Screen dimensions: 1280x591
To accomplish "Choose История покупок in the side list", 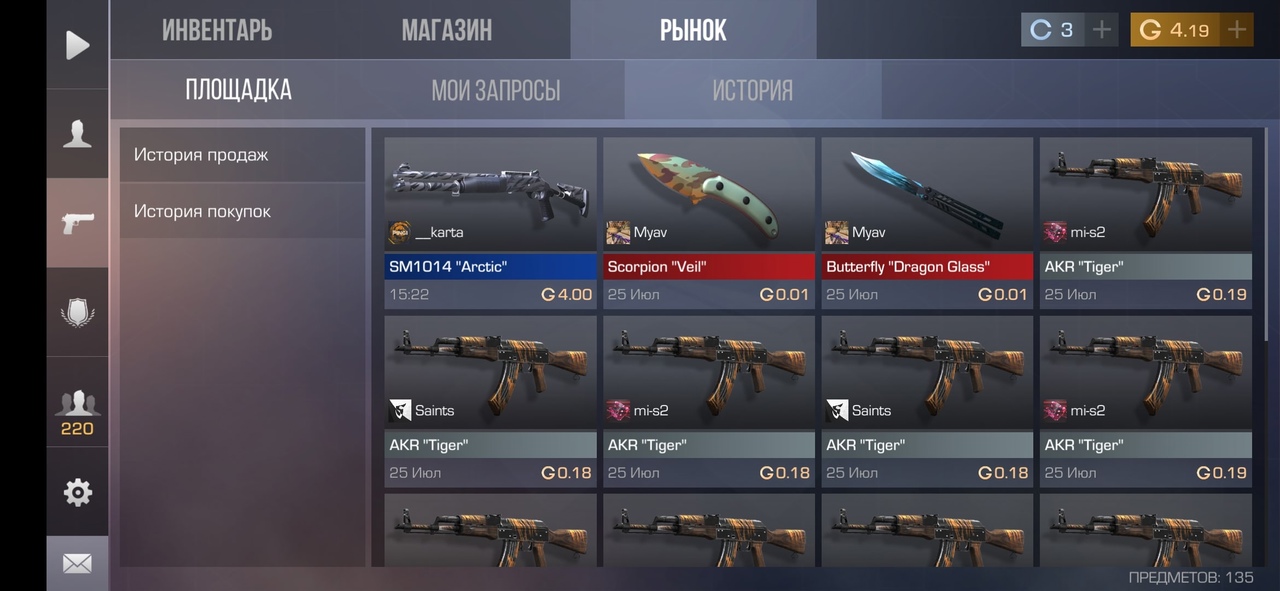I will coord(242,211).
